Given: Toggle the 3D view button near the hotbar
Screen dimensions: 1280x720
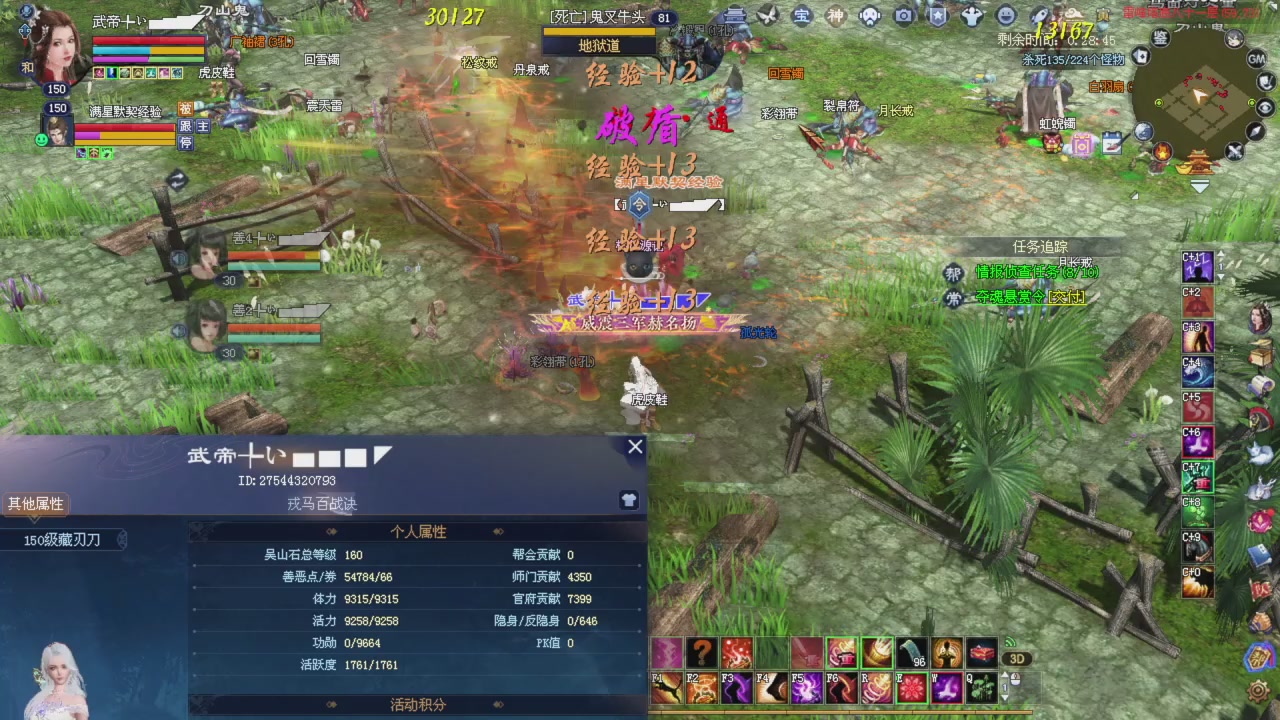Looking at the screenshot, I should [1018, 658].
